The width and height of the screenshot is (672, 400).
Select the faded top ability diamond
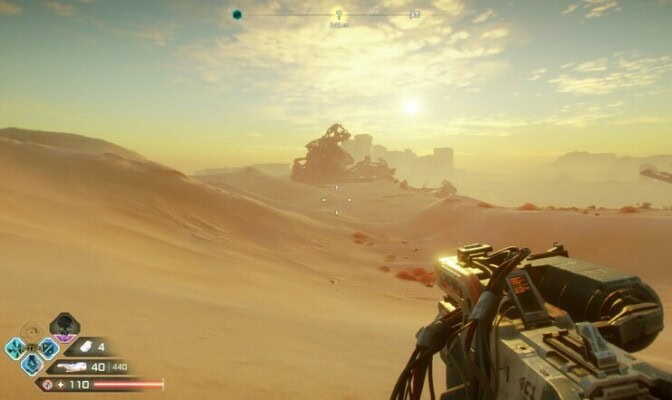click(x=32, y=331)
